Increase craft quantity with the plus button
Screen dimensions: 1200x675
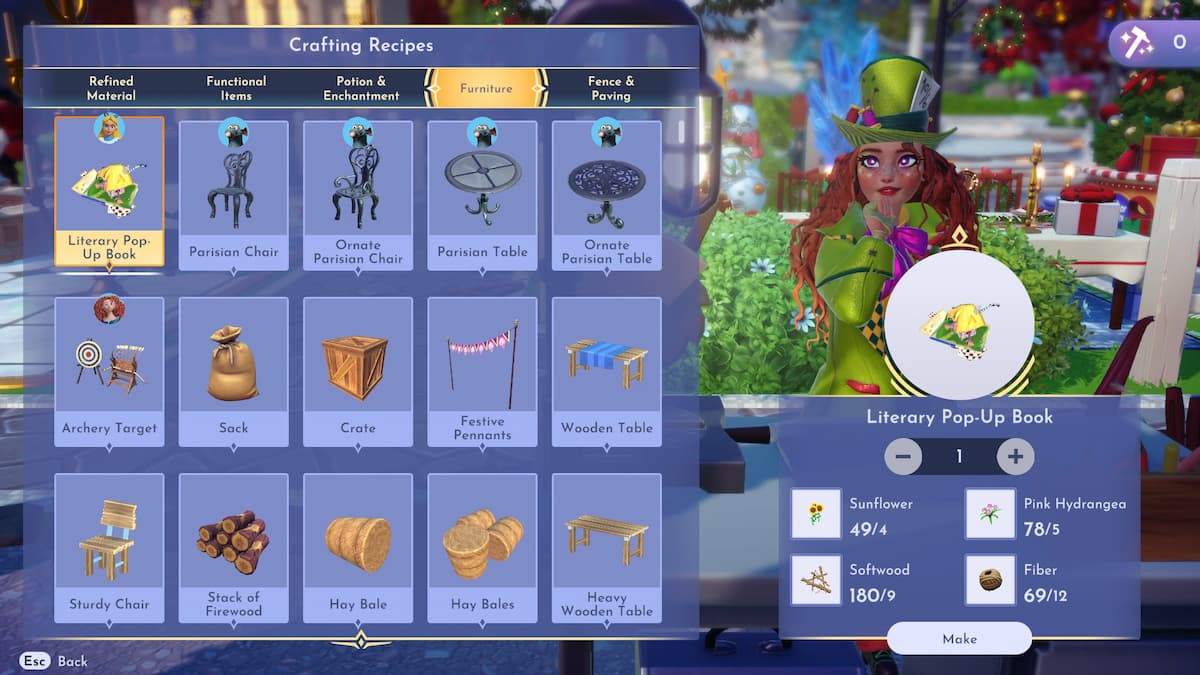[1015, 456]
